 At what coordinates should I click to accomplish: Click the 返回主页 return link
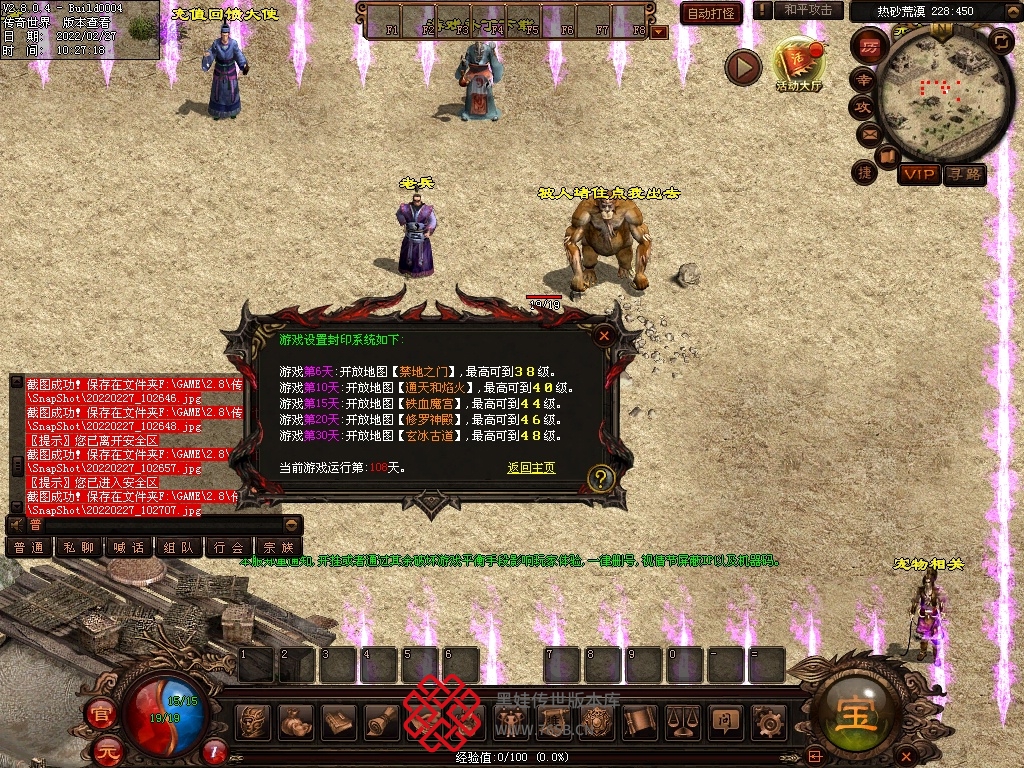click(531, 468)
